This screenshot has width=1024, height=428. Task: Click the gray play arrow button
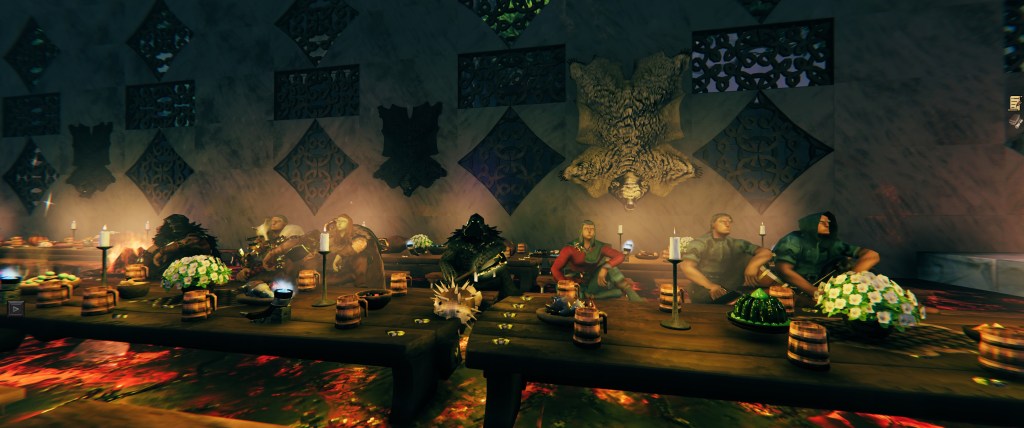(15, 308)
